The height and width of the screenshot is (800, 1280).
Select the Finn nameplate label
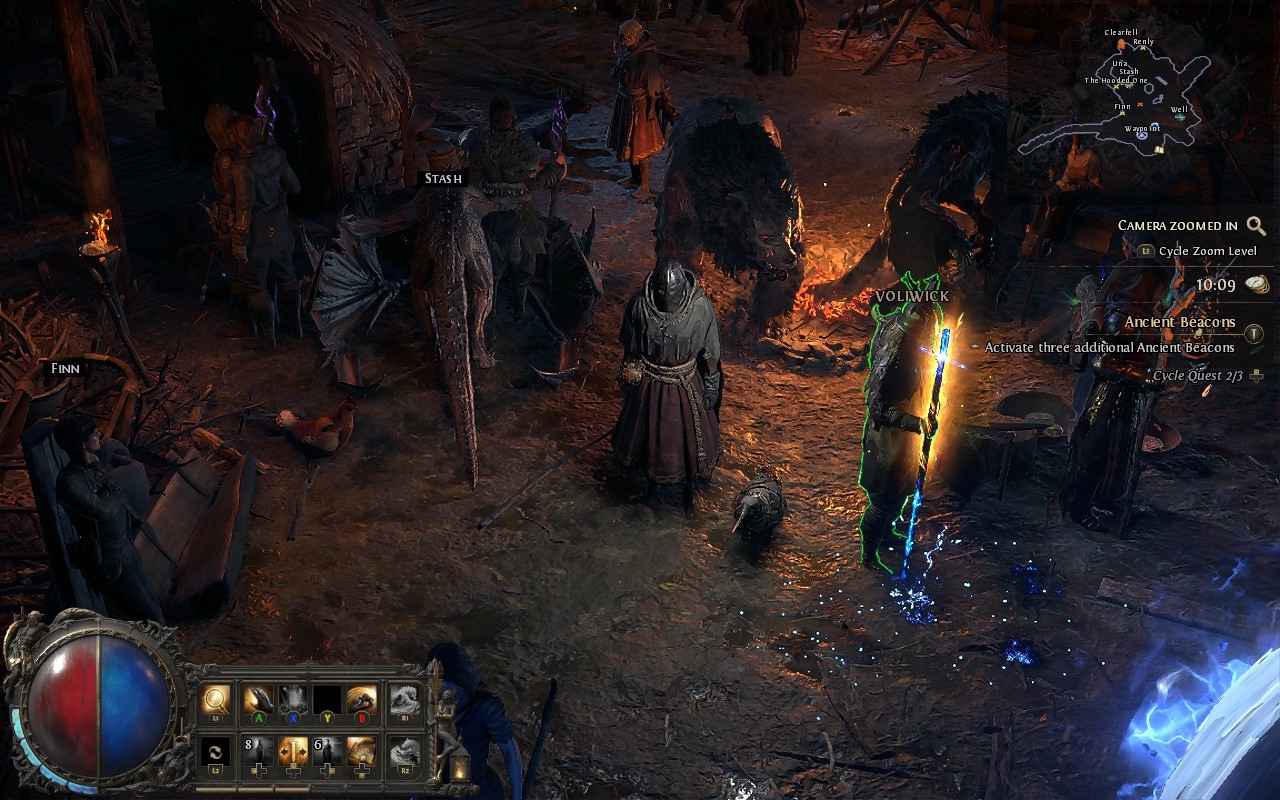(x=65, y=368)
